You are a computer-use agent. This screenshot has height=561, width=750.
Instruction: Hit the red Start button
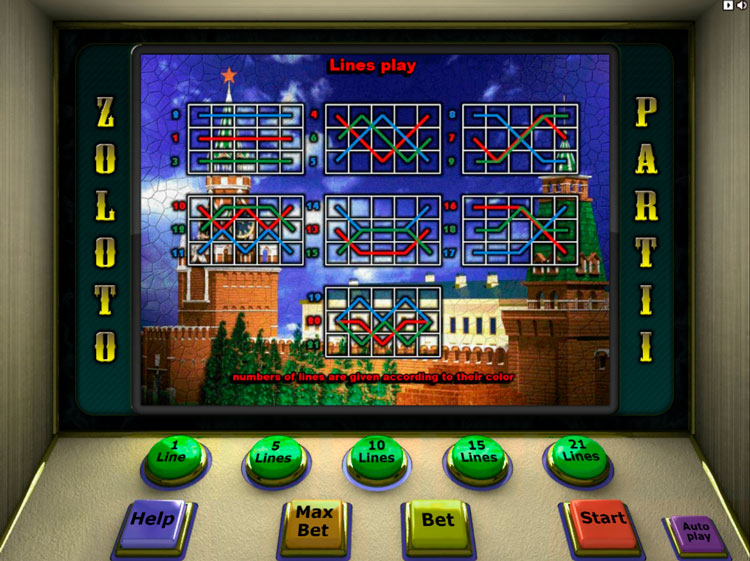tap(602, 520)
